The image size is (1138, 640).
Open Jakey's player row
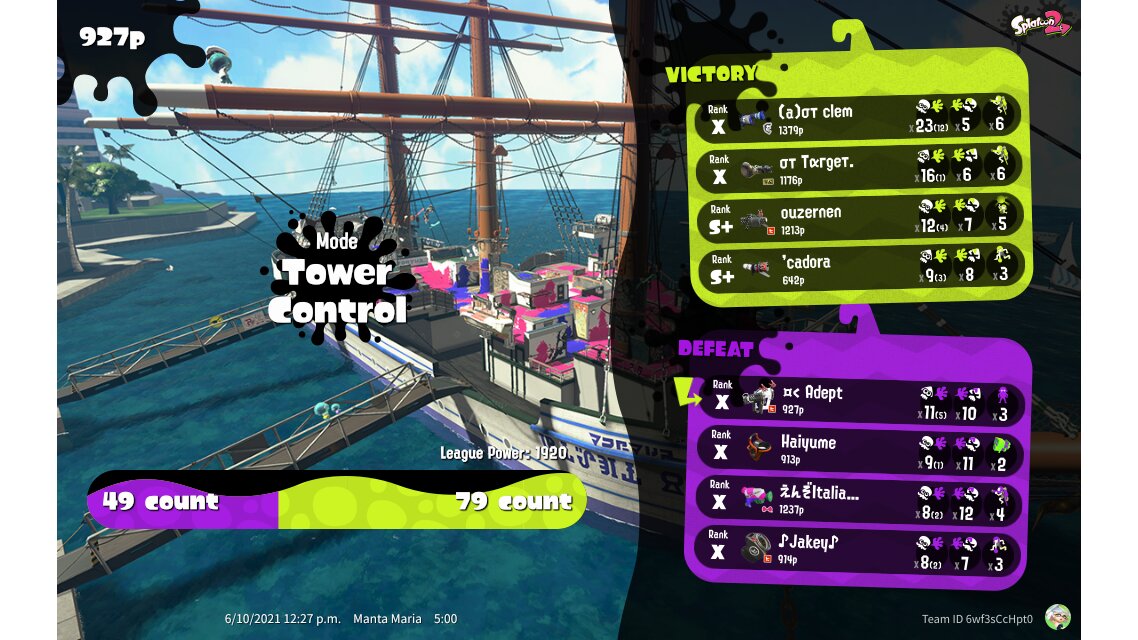tap(858, 551)
